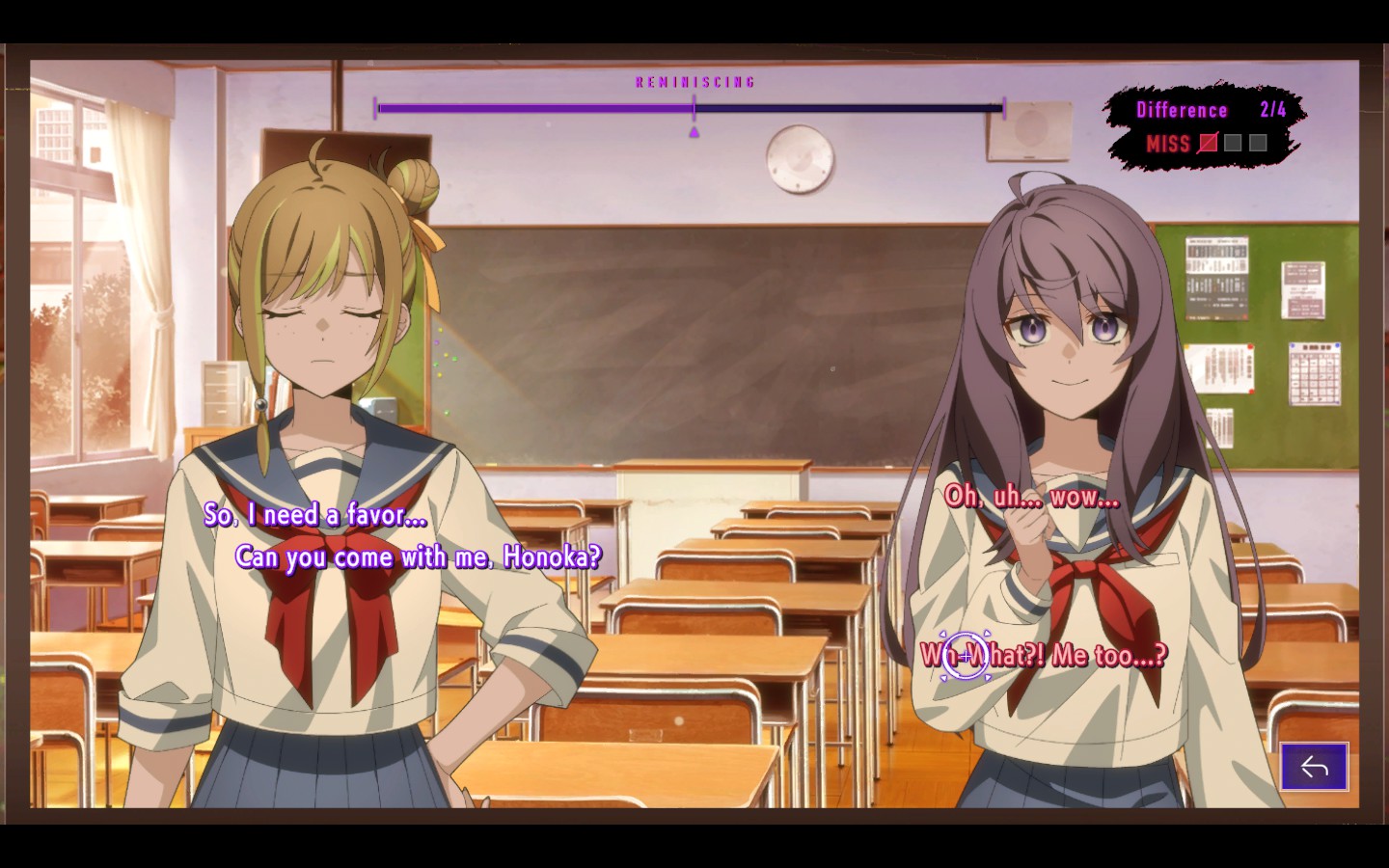Select the dialogue "Wh-What?! Me too...?"
1389x868 pixels.
[1046, 655]
